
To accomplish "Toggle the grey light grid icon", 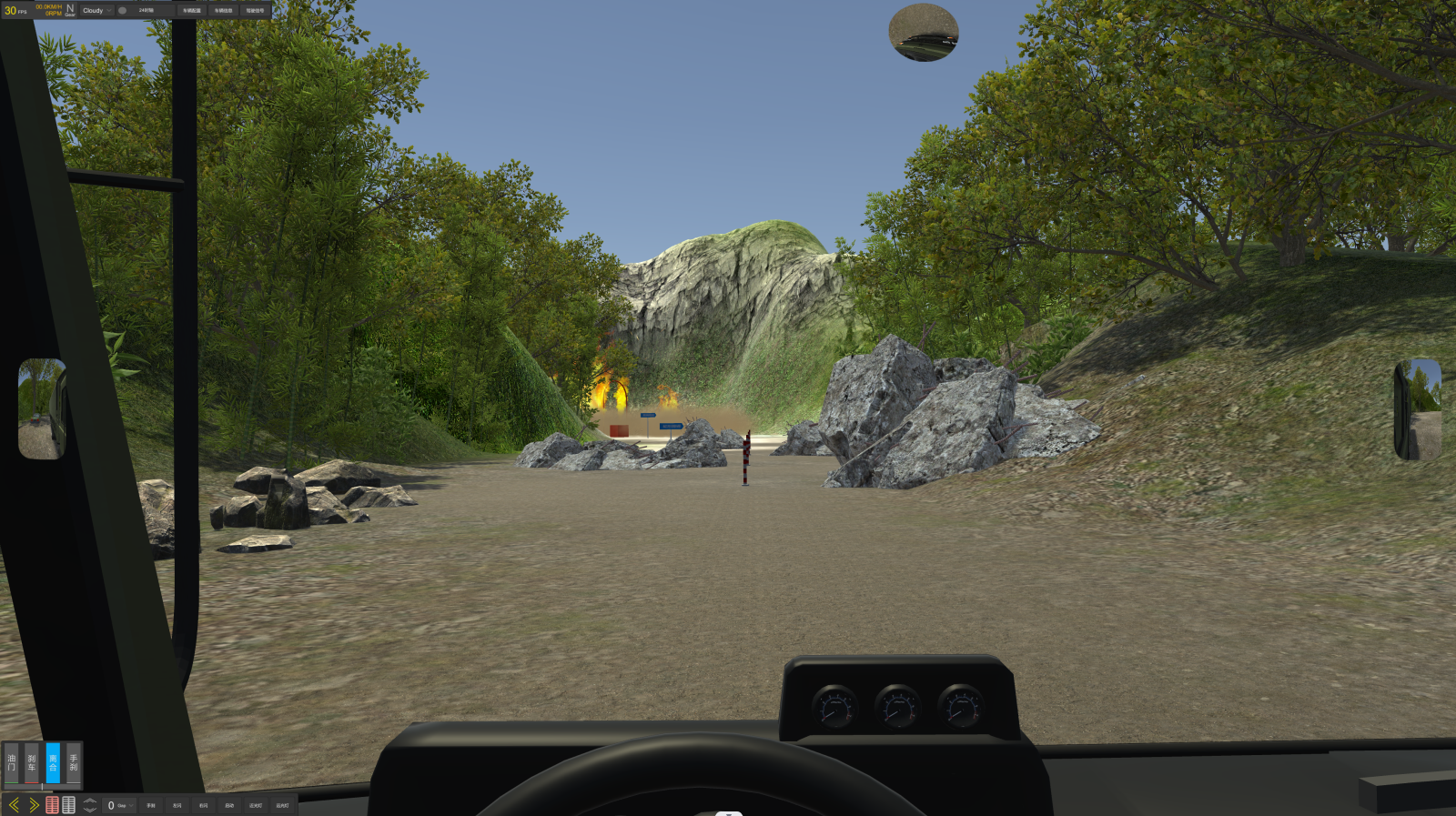I will [68, 805].
